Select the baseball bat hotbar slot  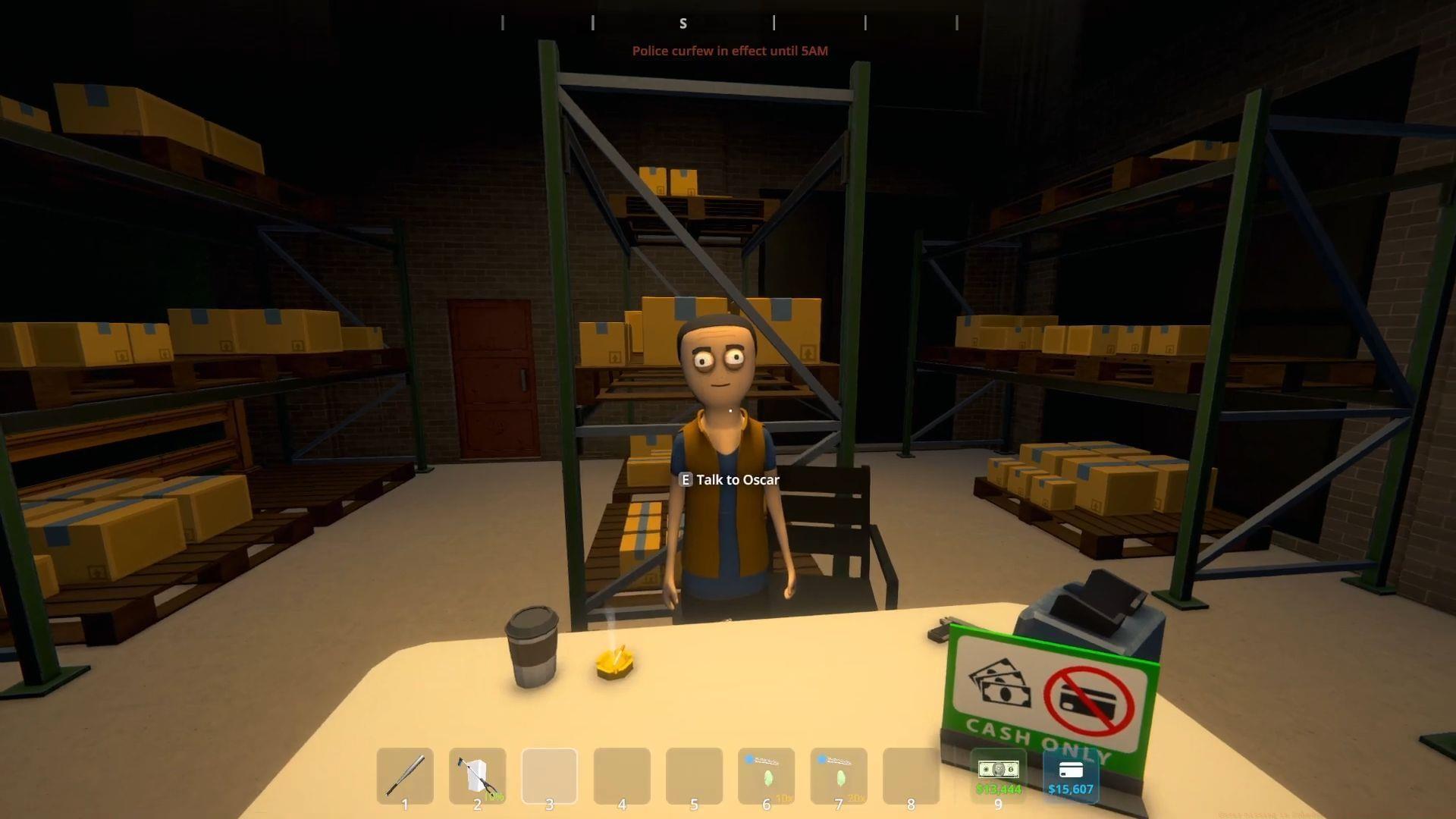405,776
